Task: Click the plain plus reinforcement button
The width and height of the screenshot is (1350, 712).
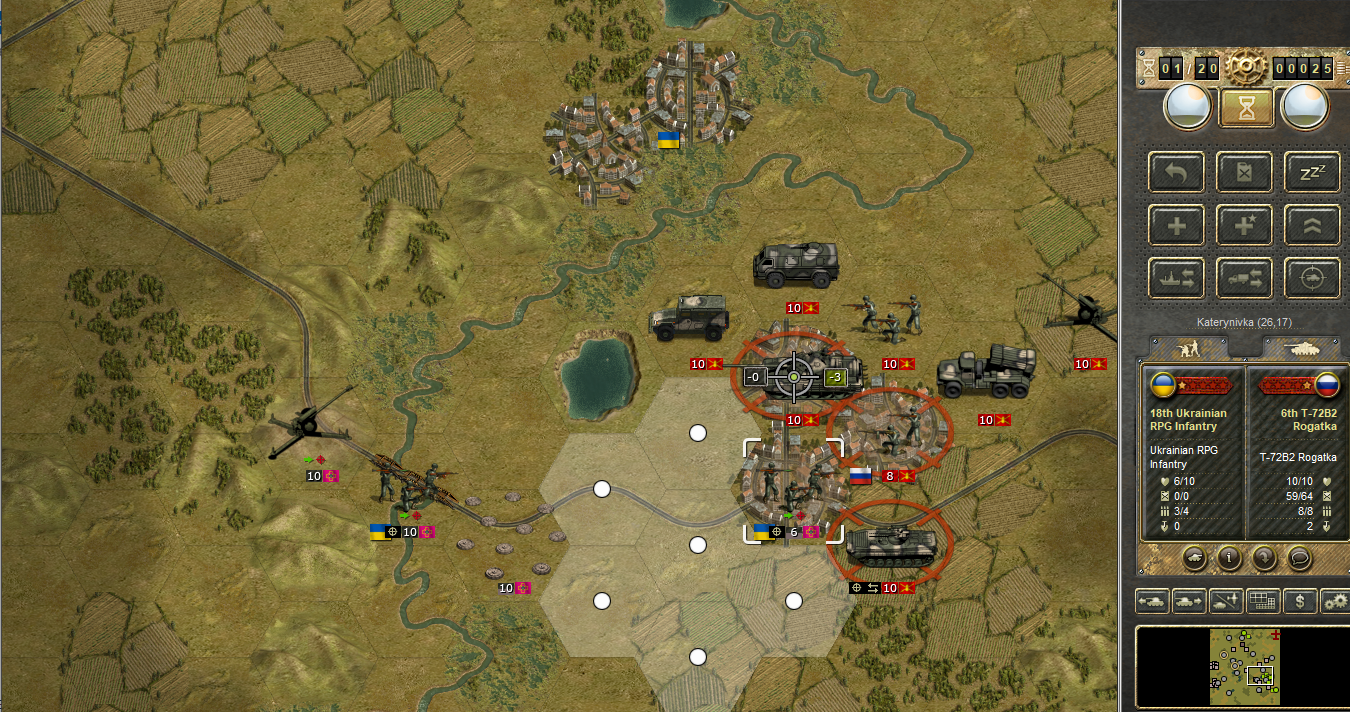Action: point(1177,225)
